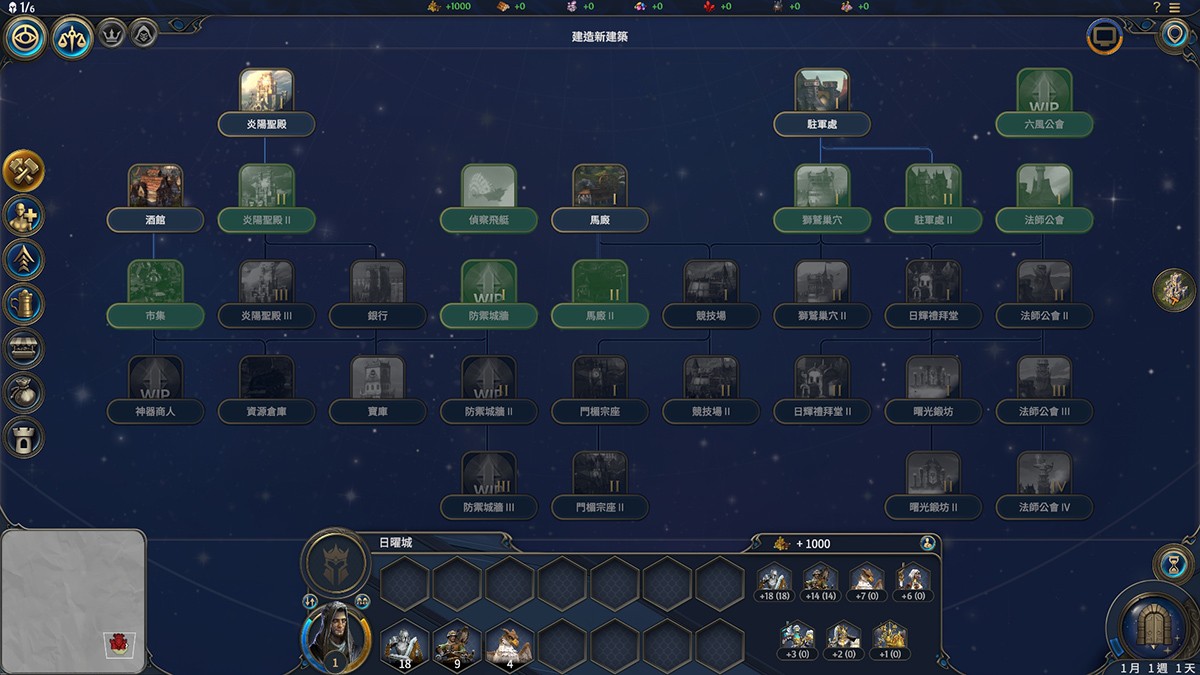Open the scales kingdom overview button
1200x675 pixels.
coord(72,38)
